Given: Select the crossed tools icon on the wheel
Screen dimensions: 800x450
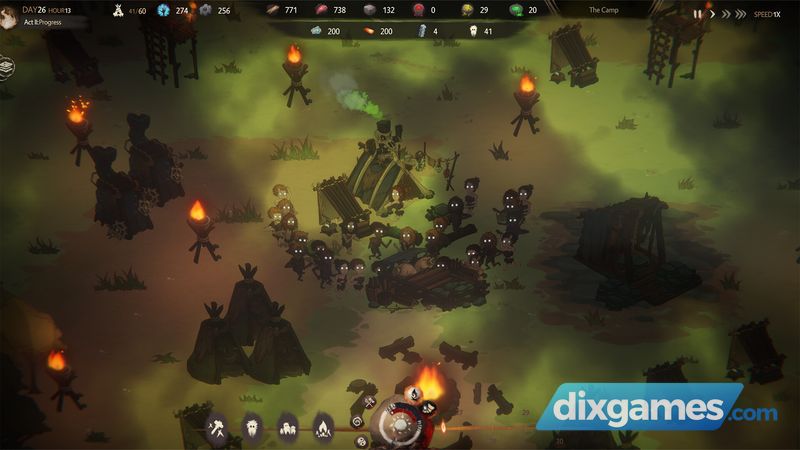Looking at the screenshot, I should pos(368,402).
